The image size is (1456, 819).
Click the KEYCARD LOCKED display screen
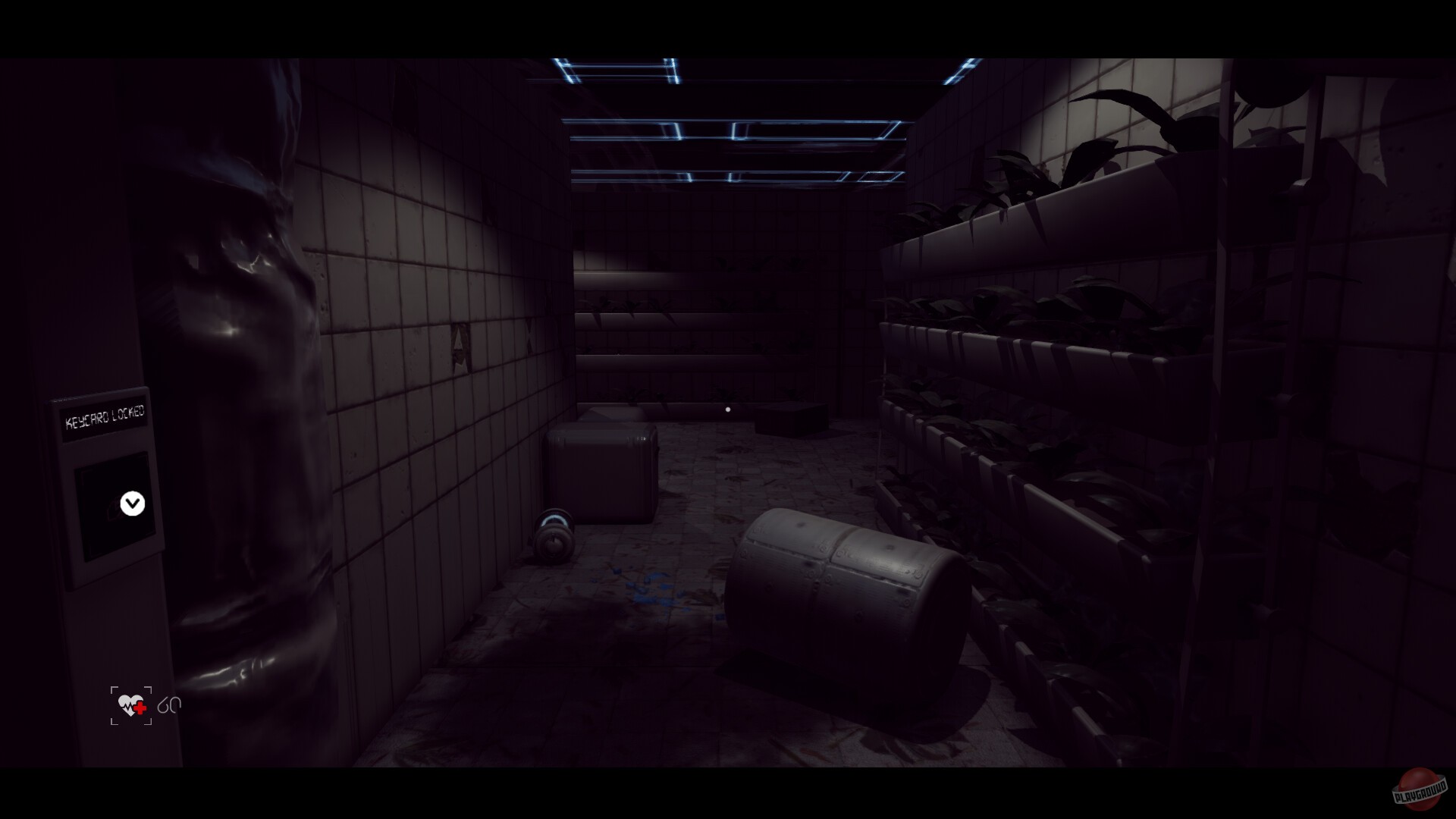pos(105,419)
